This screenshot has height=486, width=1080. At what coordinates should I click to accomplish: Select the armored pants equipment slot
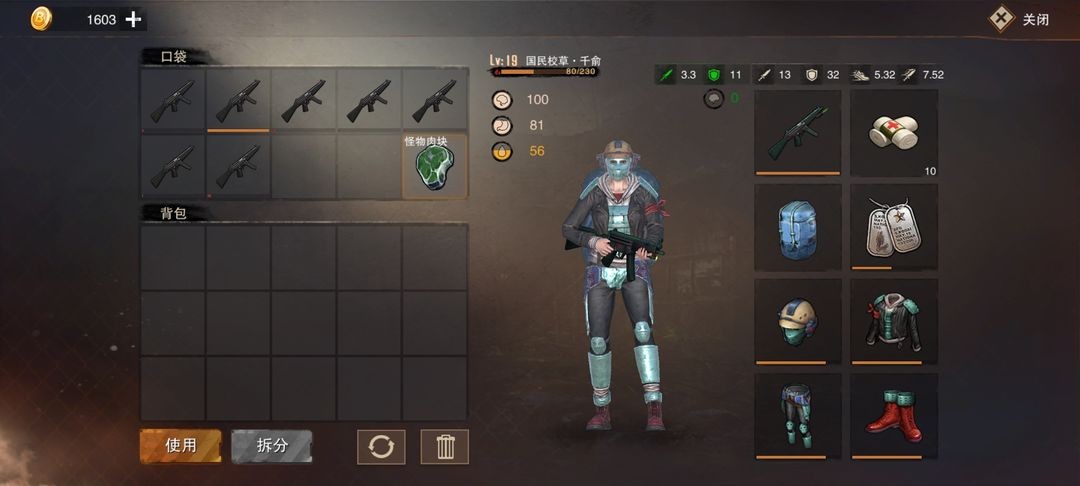click(797, 415)
